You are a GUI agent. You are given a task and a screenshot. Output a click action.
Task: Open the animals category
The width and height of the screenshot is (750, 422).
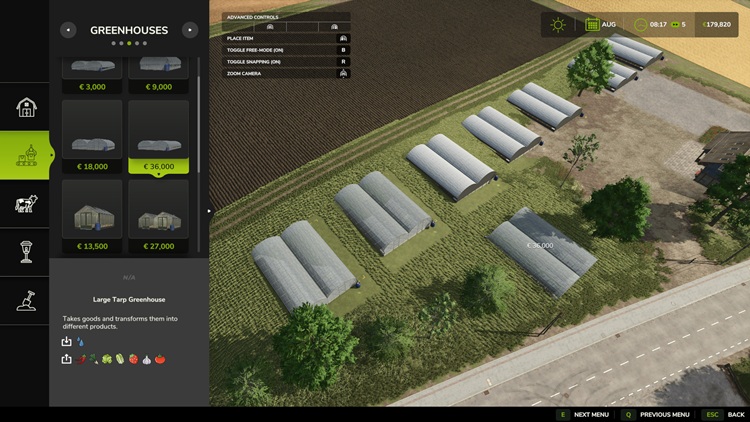(26, 204)
